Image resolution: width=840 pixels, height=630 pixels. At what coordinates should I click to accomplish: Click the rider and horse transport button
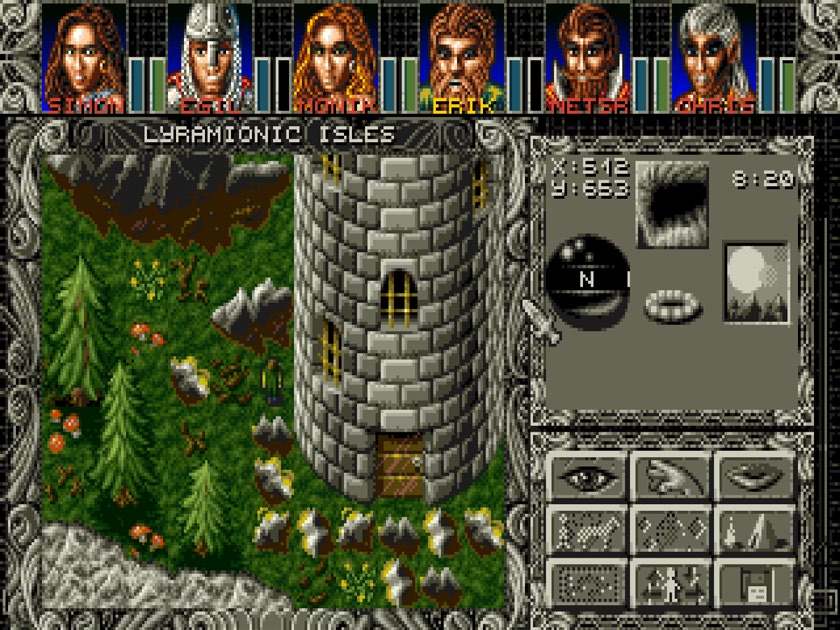(588, 528)
